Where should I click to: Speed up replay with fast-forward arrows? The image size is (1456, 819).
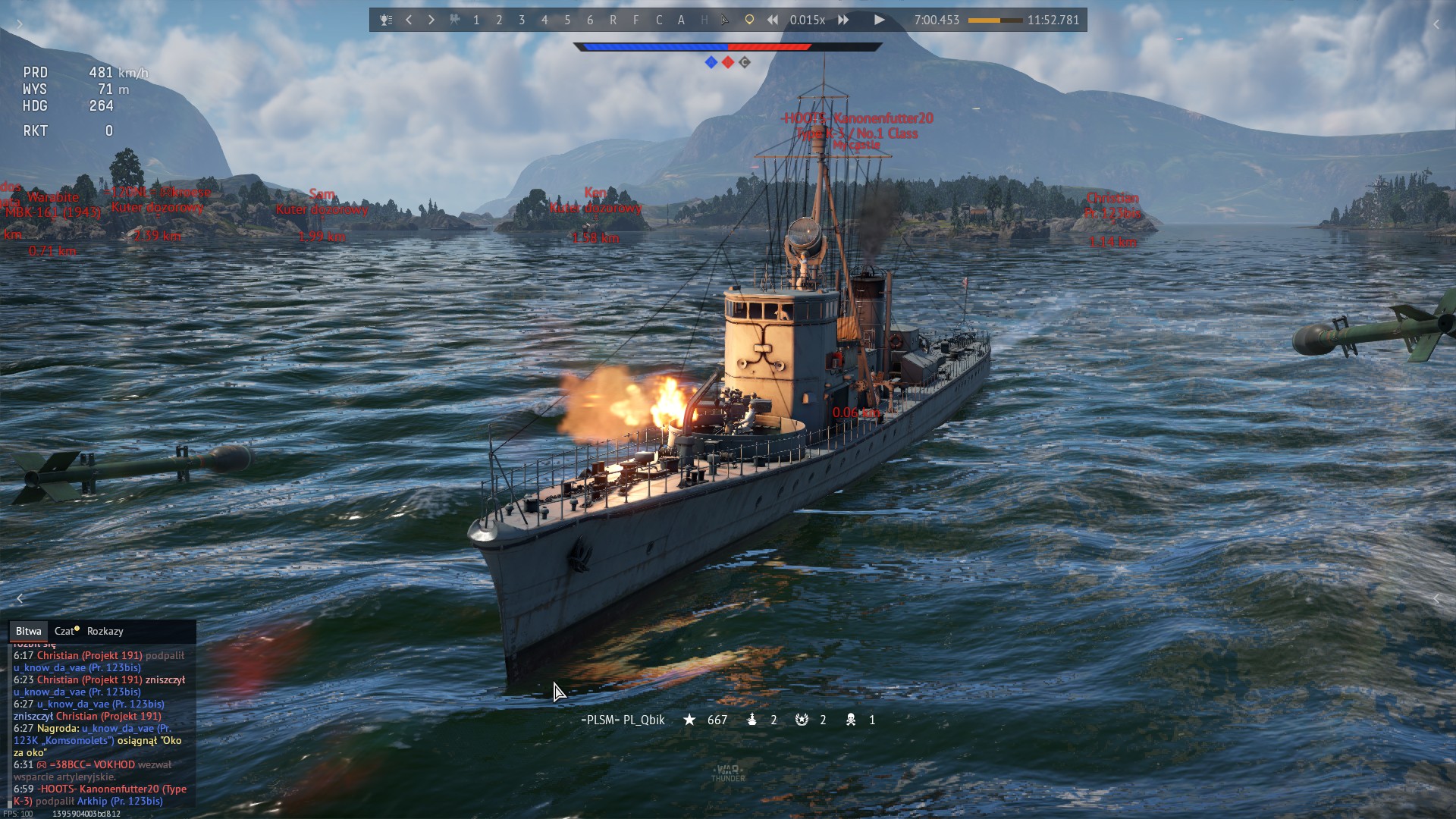click(843, 20)
